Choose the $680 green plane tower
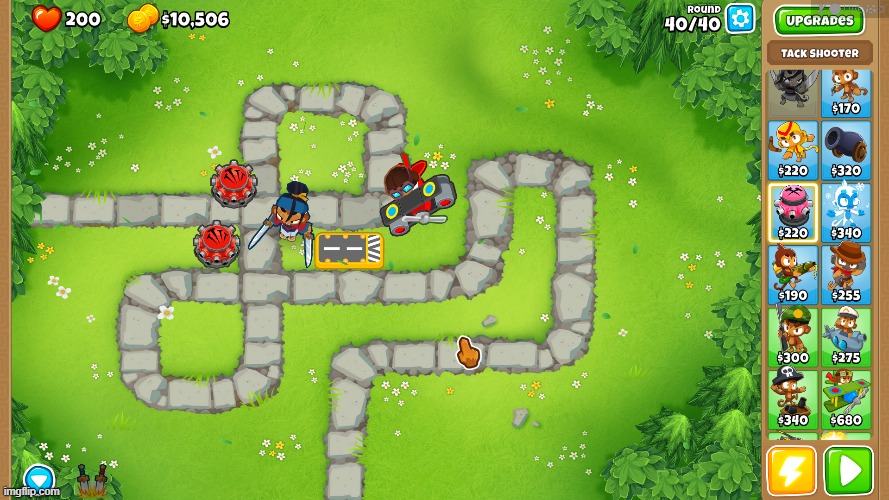Image resolution: width=889 pixels, height=500 pixels. point(846,398)
